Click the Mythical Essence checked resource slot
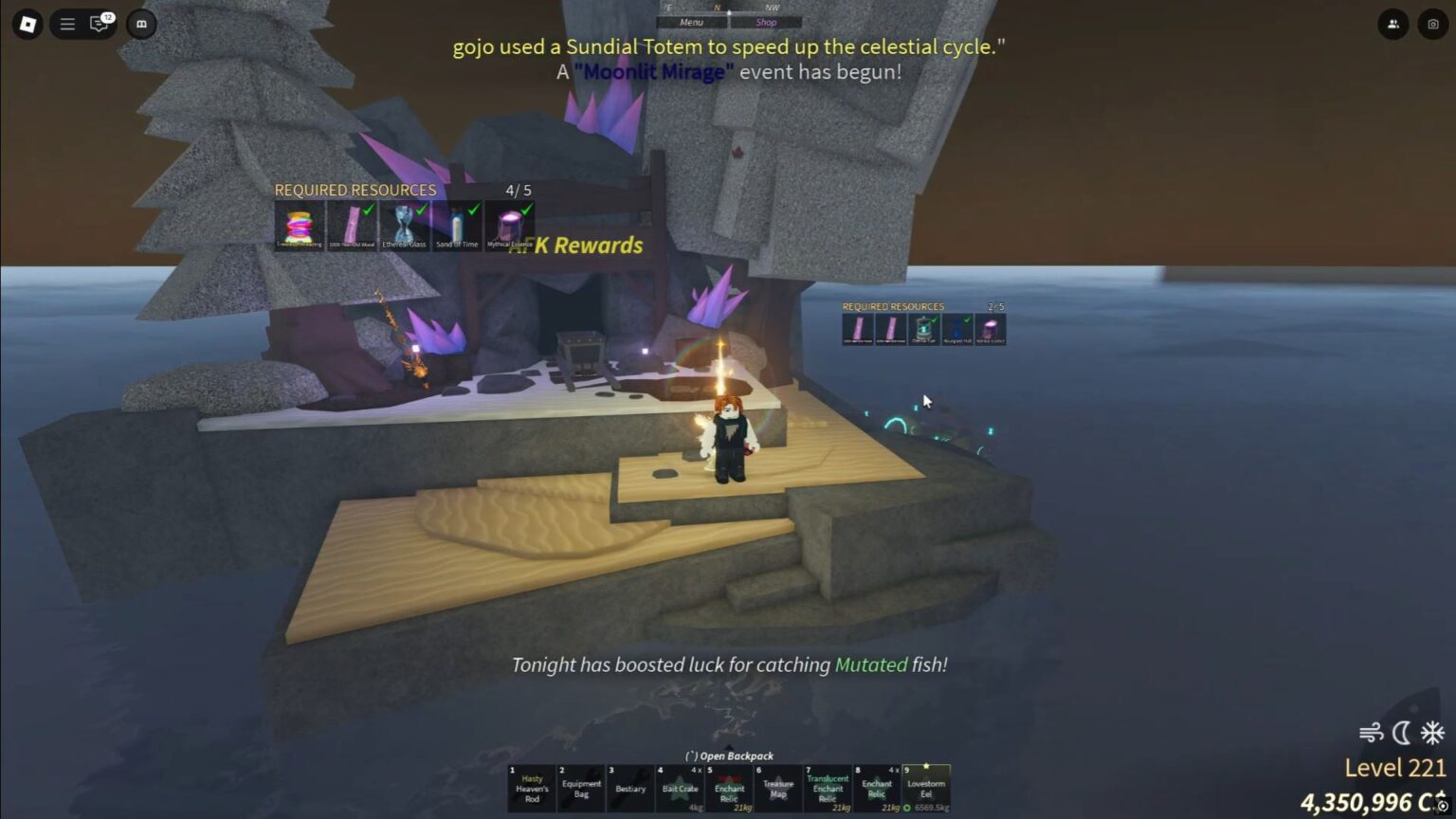 (511, 226)
